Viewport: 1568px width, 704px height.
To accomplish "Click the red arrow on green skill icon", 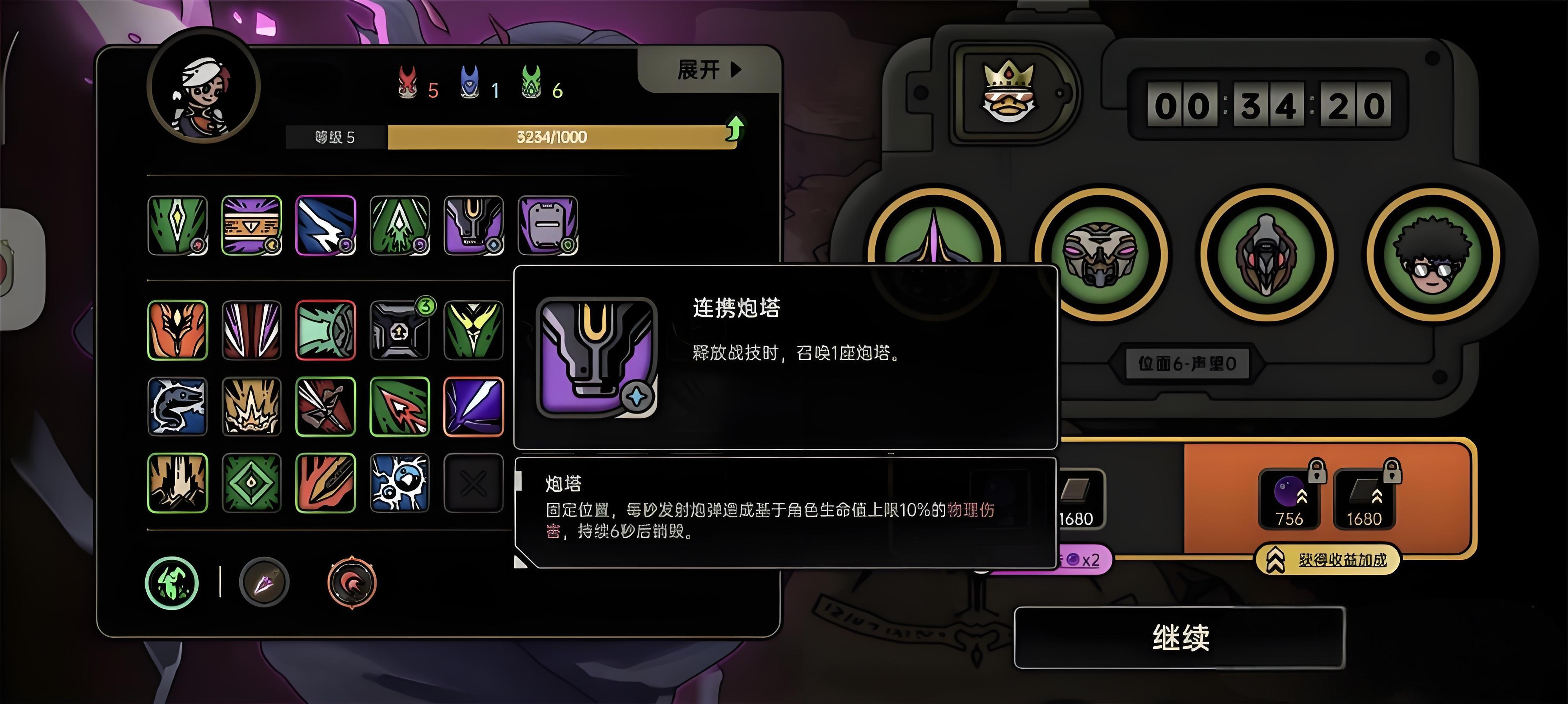I will 400,406.
